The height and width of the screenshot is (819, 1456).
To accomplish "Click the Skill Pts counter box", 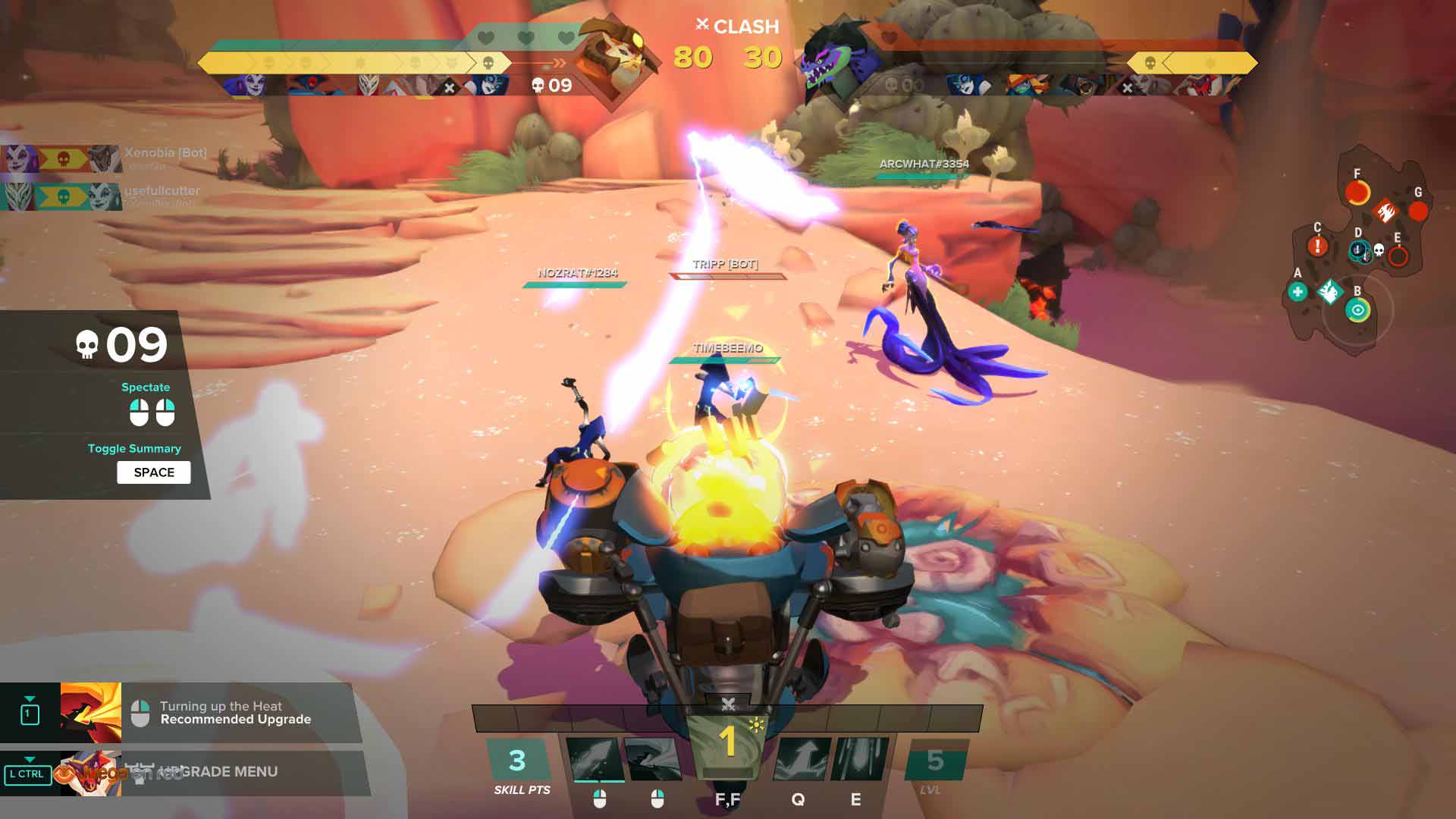I will tap(517, 760).
